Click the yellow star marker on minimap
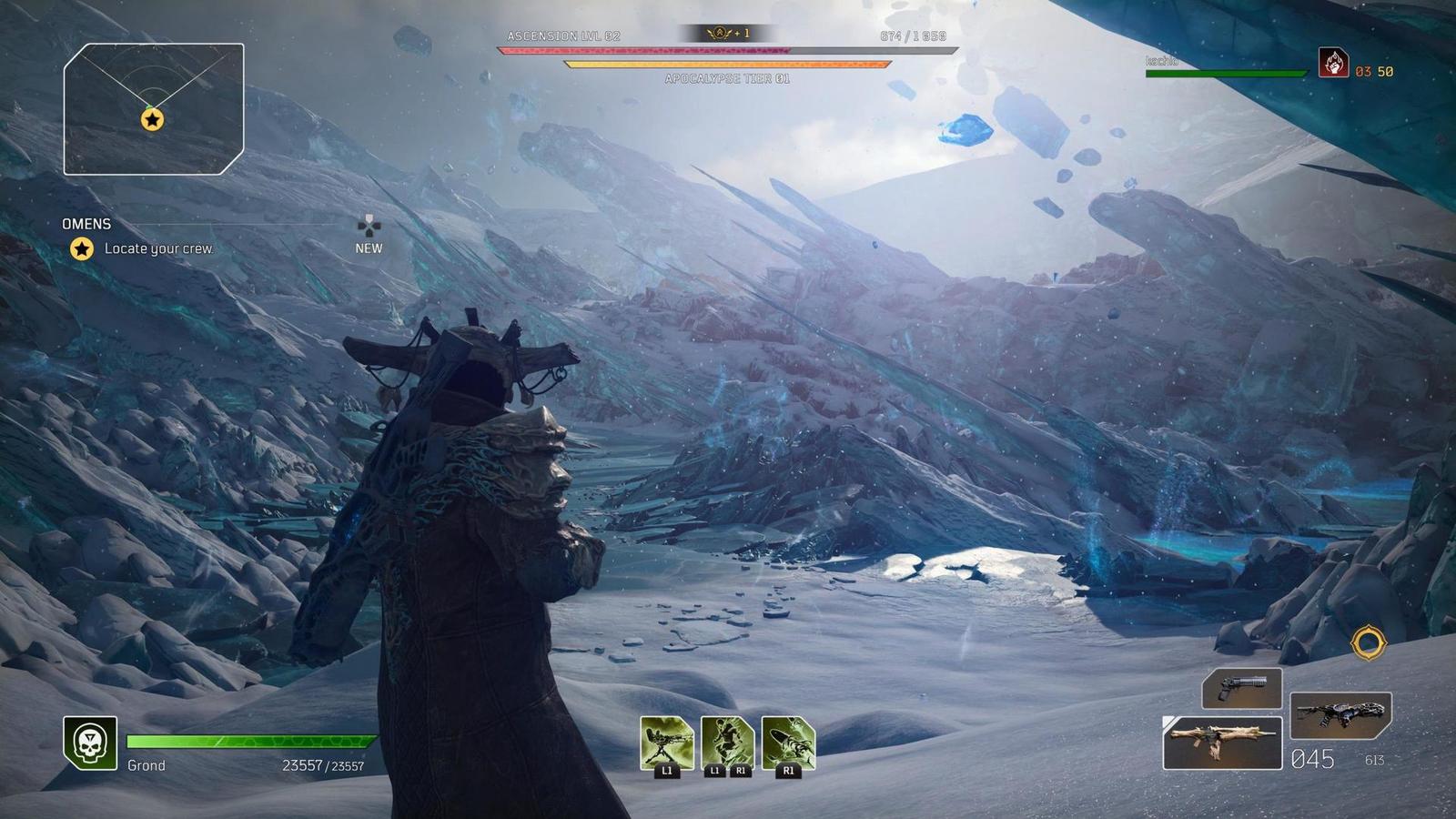 [152, 119]
